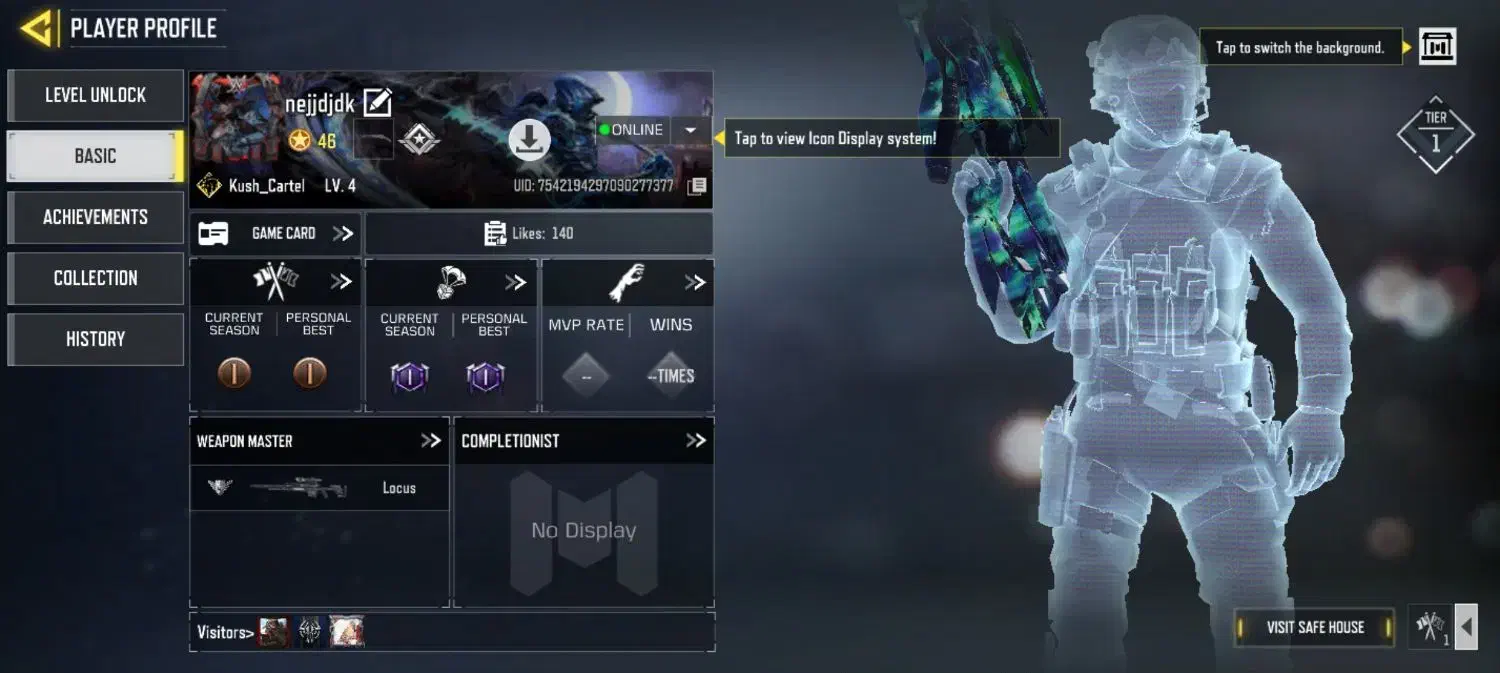Select the Basic tab
This screenshot has width=1500, height=673.
[95, 156]
